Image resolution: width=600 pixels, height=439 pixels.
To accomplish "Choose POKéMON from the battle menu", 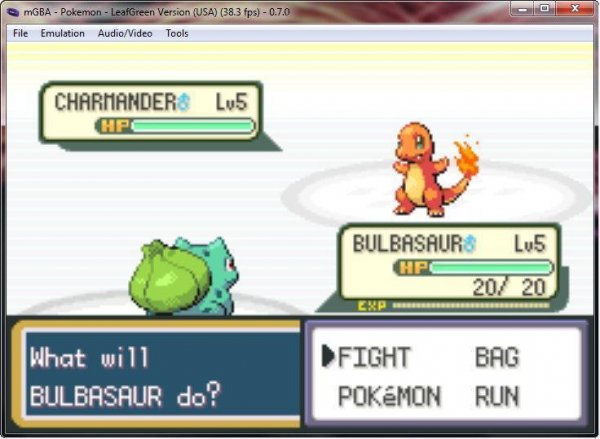I will 389,397.
